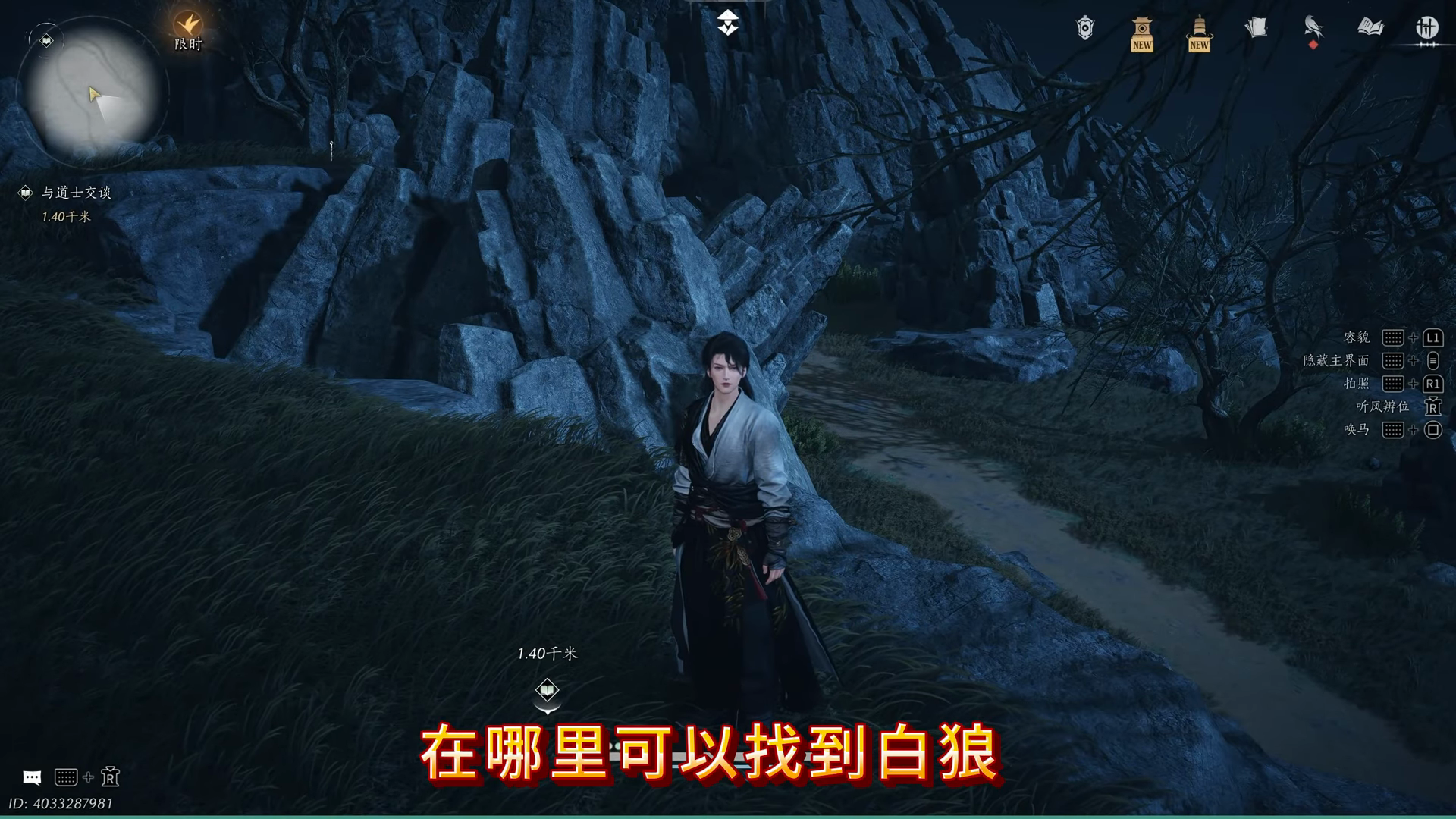Expand the double-arrow indicator at top center
Image resolution: width=1456 pixels, height=819 pixels.
click(727, 22)
